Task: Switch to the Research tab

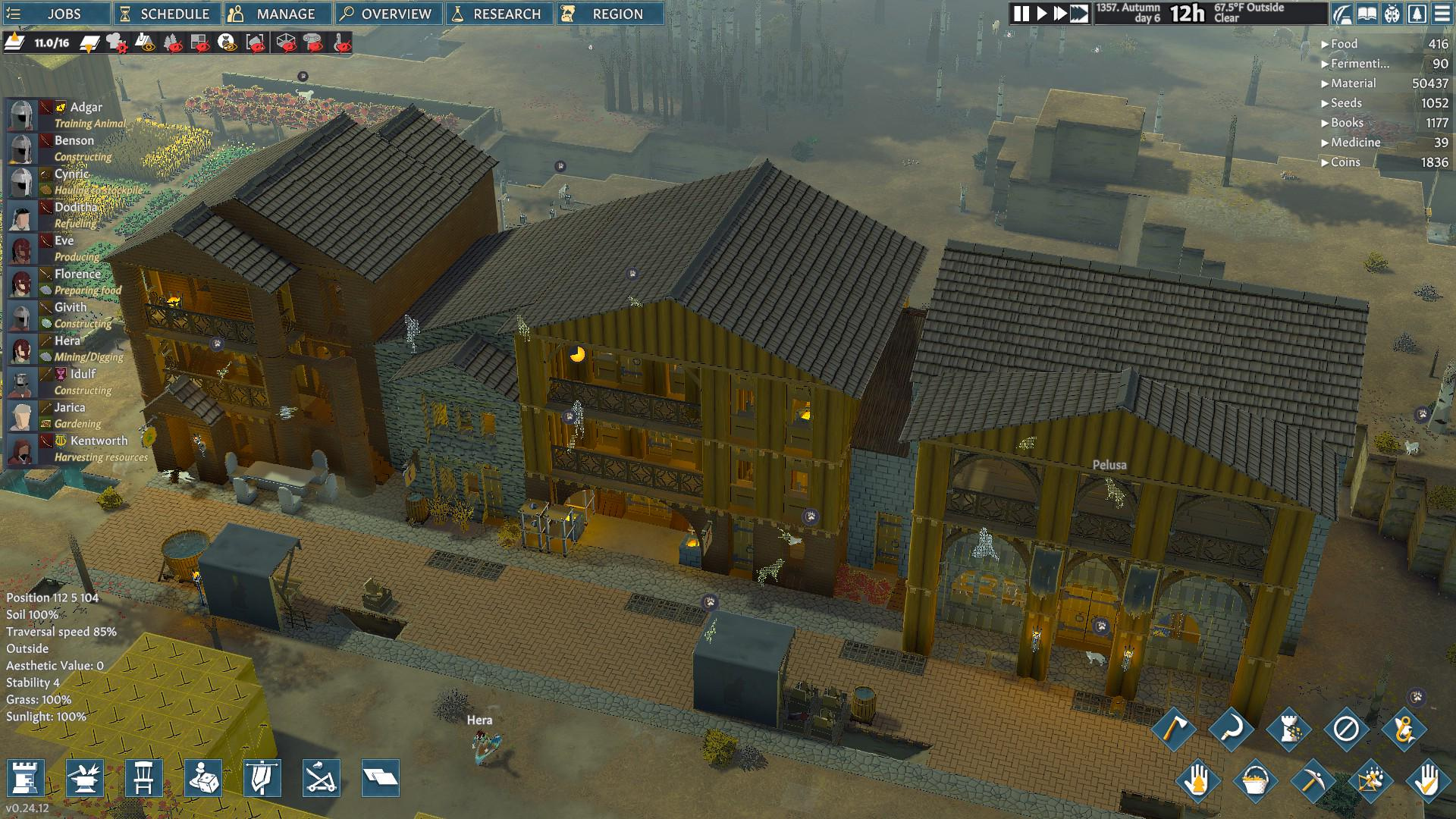Action: (x=498, y=14)
